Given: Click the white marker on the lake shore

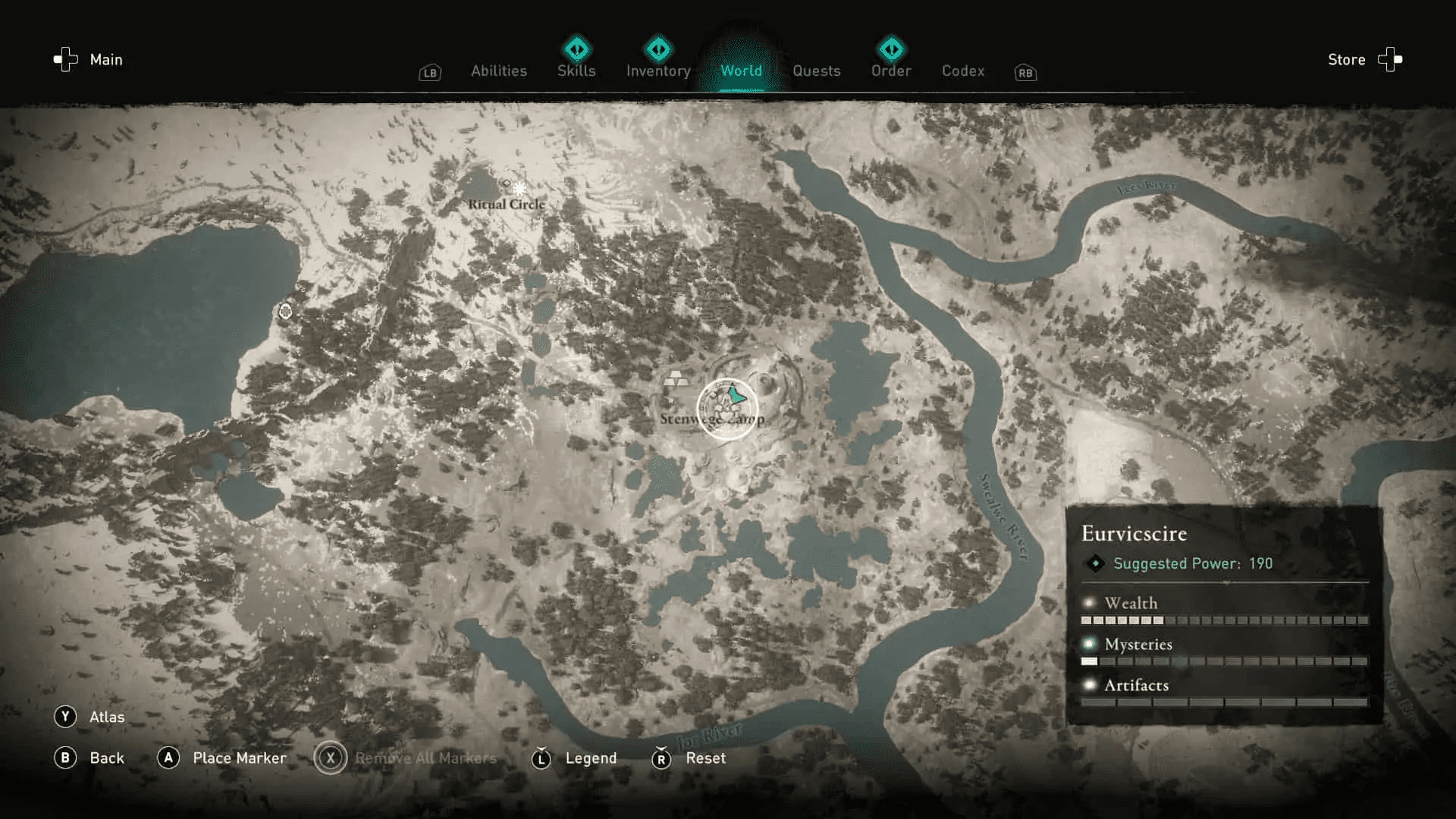Looking at the screenshot, I should click(x=285, y=311).
